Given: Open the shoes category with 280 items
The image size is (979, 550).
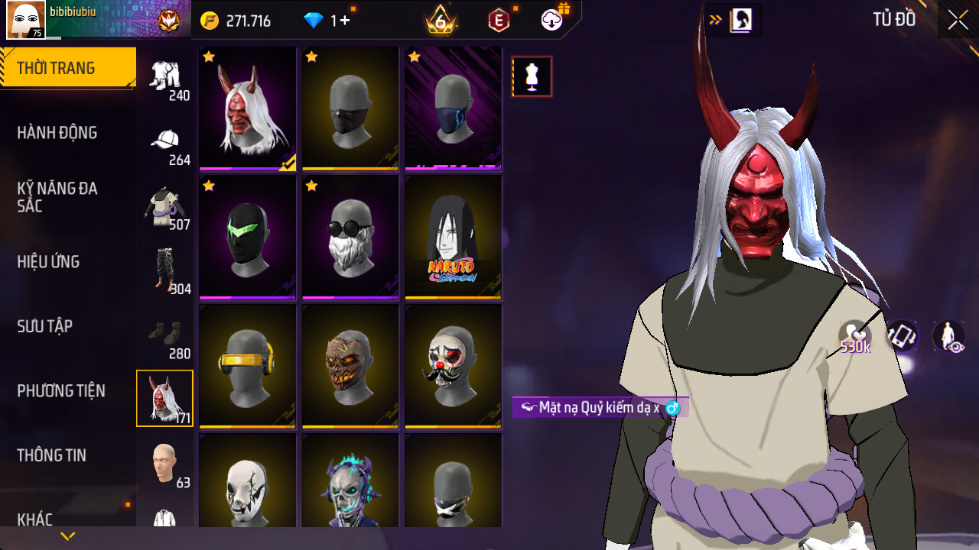Looking at the screenshot, I should pos(166,337).
